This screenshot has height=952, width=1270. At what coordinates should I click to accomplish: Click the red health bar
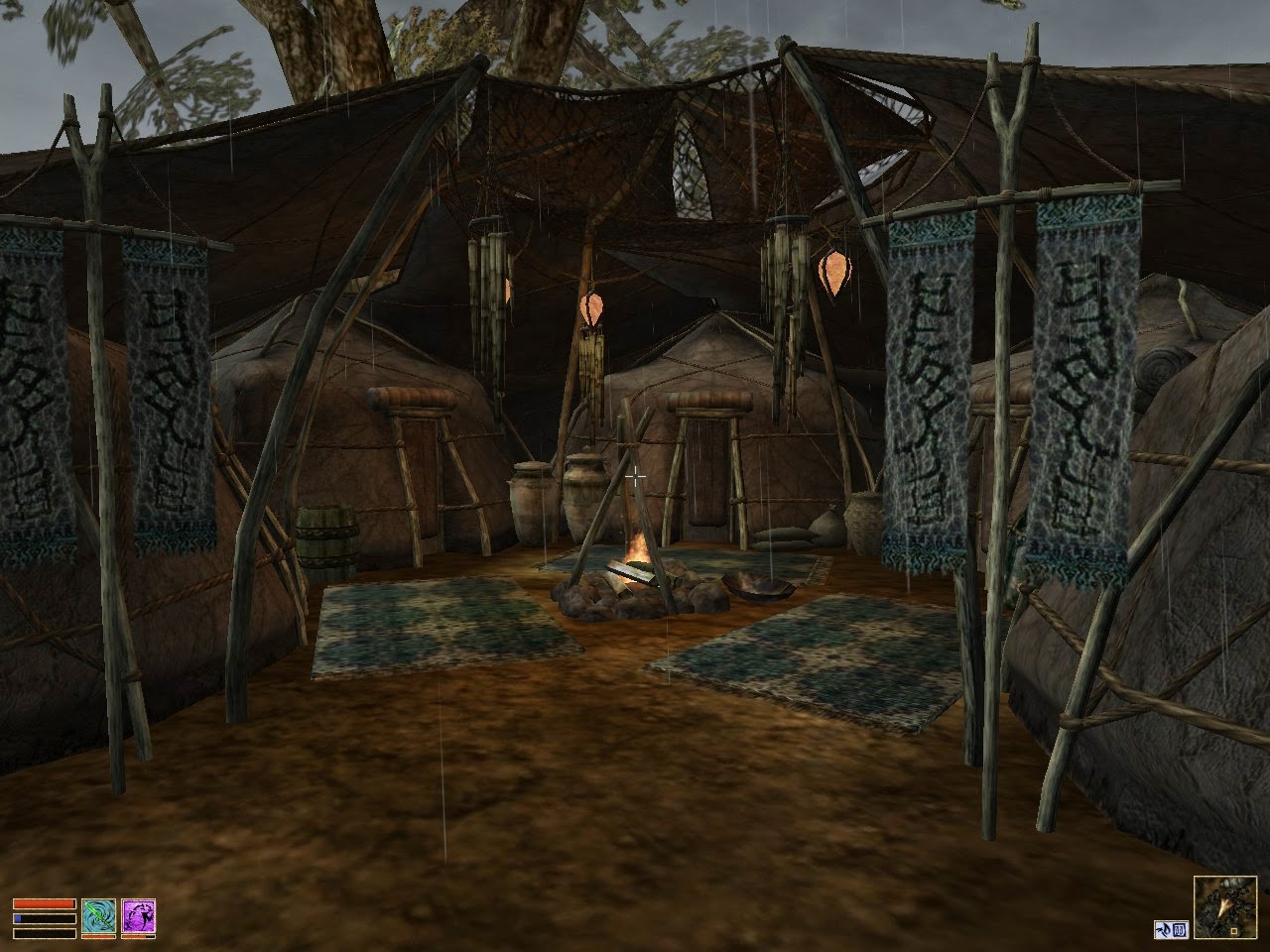click(x=45, y=903)
